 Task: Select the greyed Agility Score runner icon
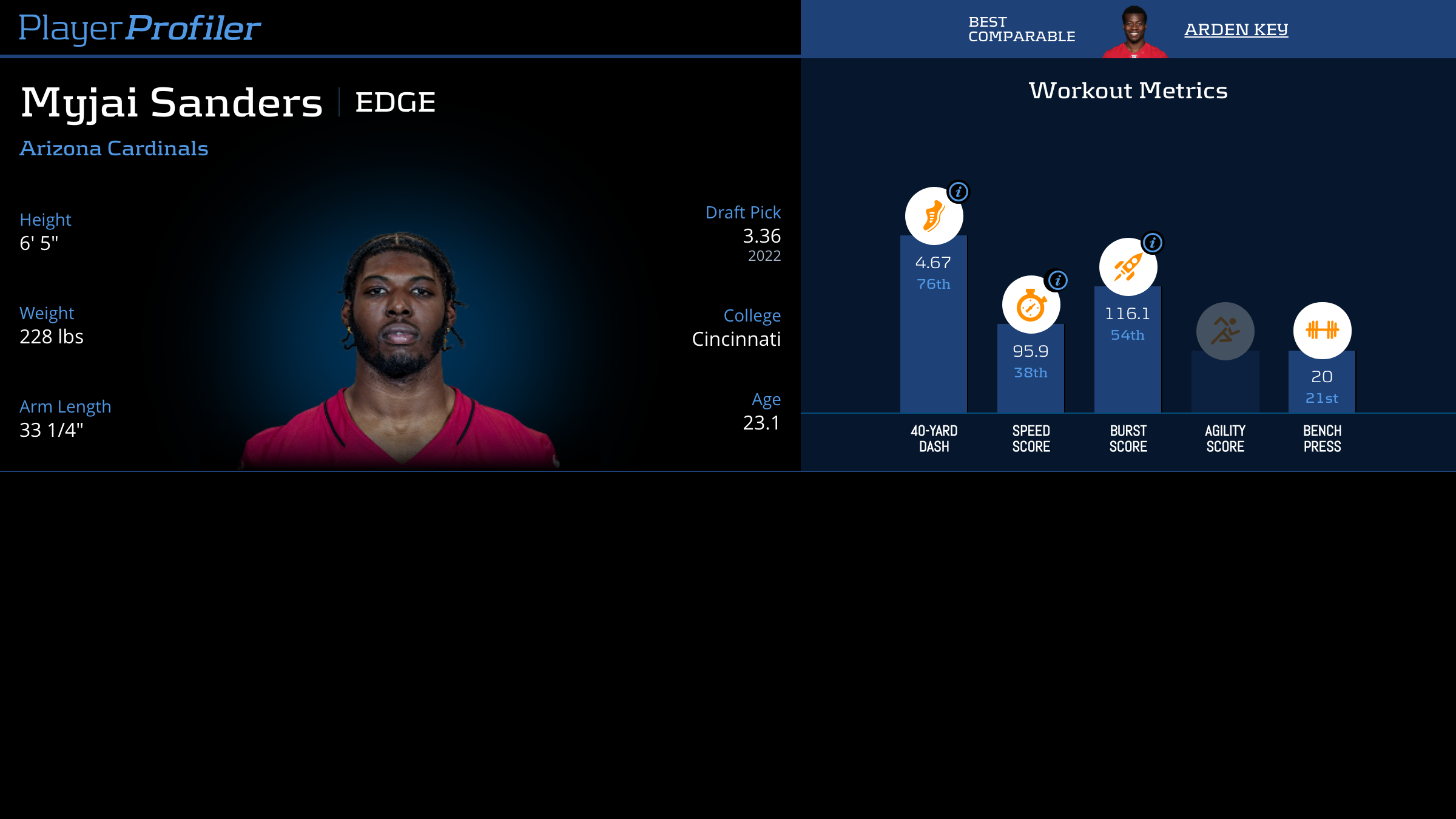tap(1225, 331)
